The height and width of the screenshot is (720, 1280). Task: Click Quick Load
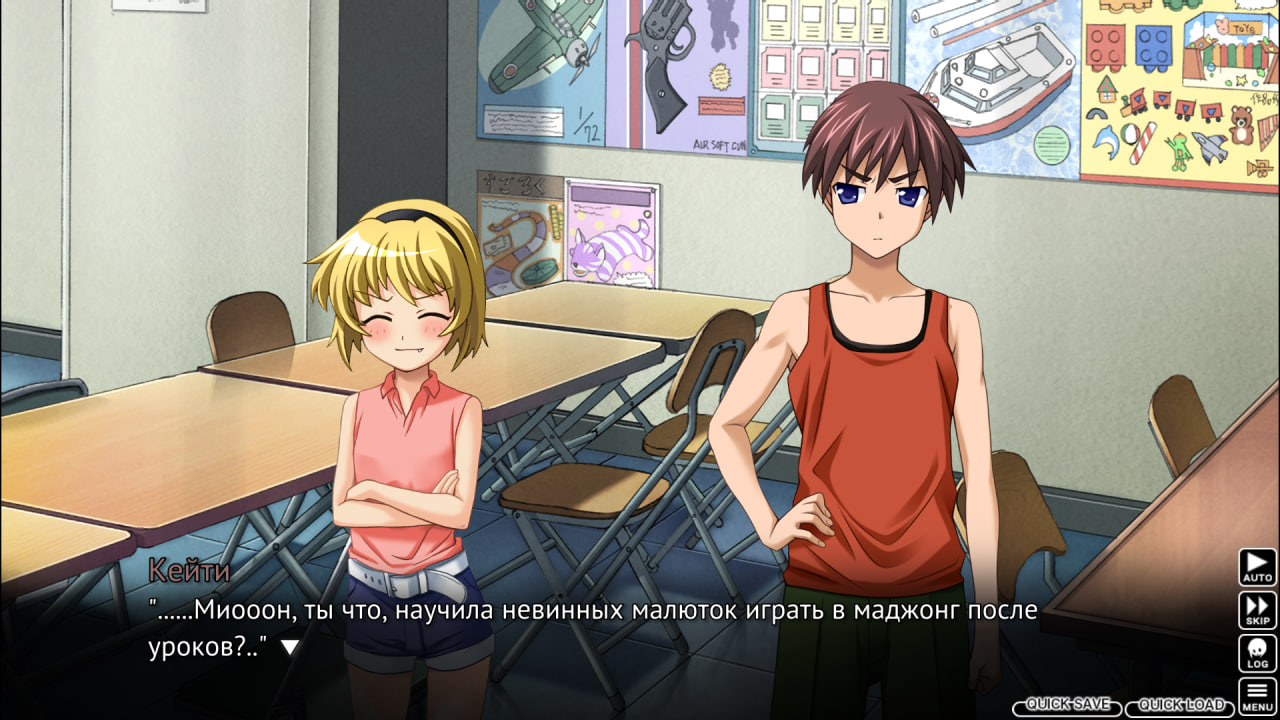(1180, 706)
